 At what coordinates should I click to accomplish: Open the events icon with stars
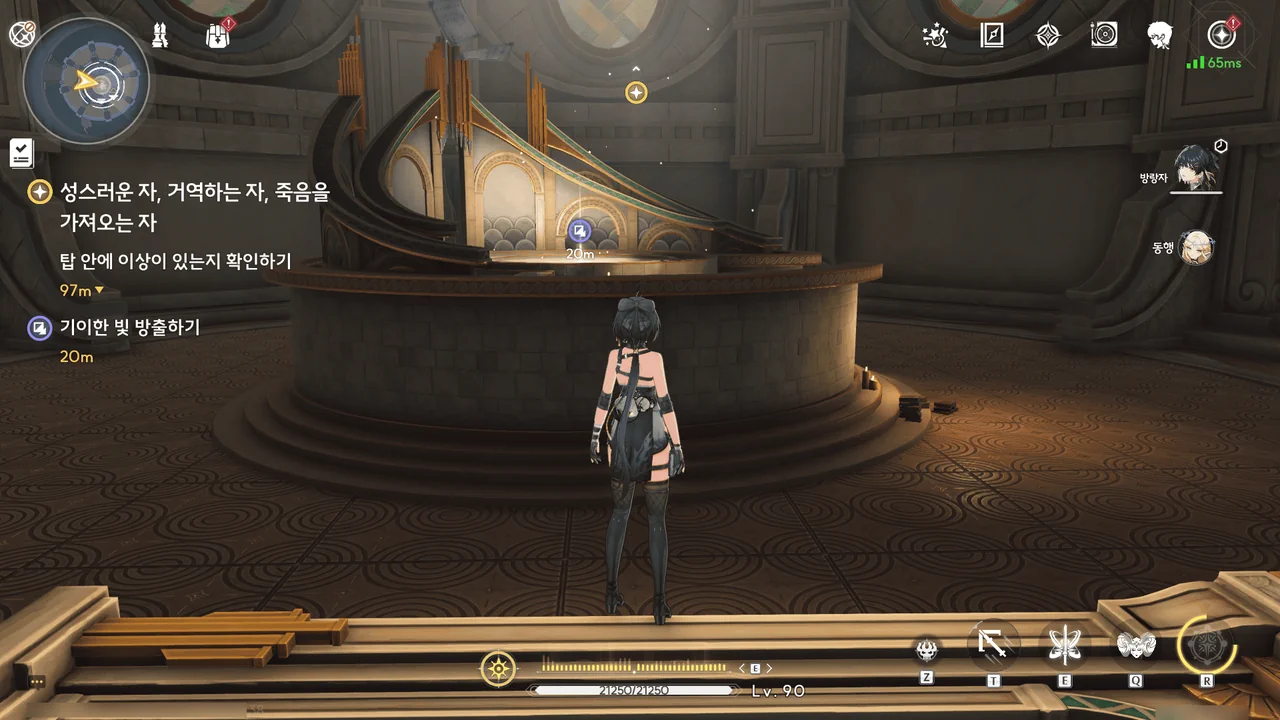click(x=935, y=36)
